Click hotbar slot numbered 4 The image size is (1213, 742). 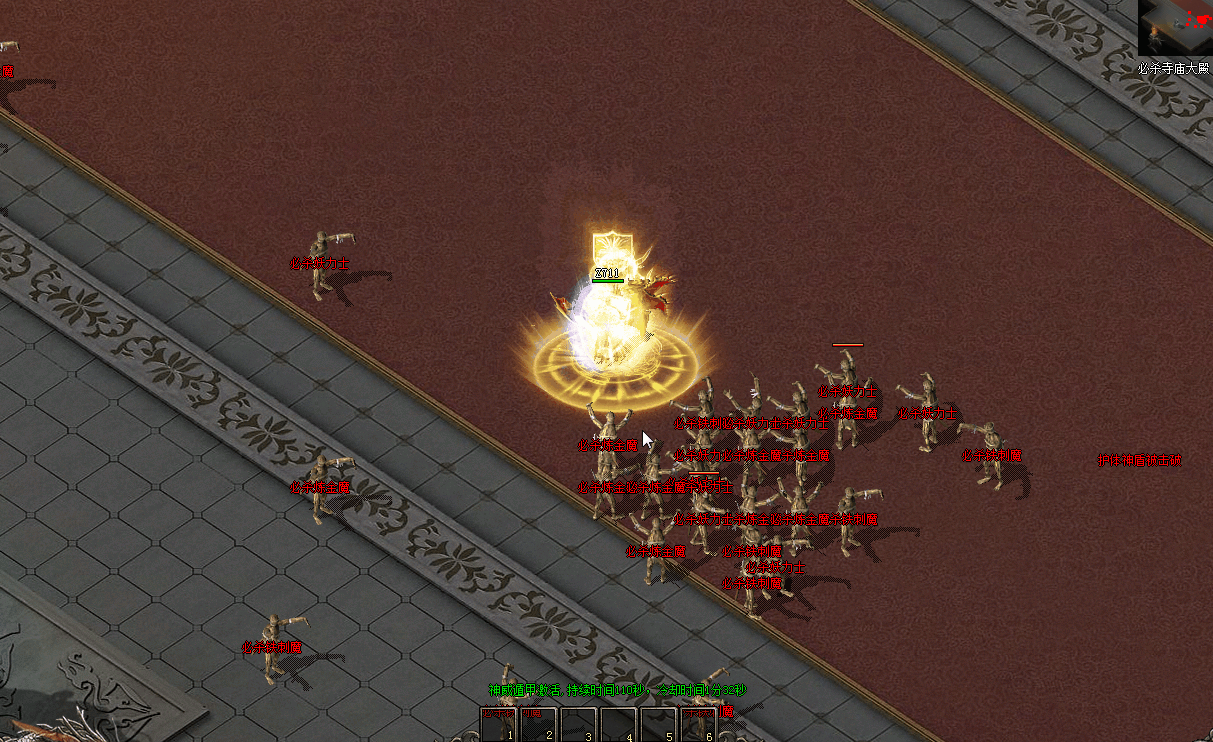(x=618, y=725)
